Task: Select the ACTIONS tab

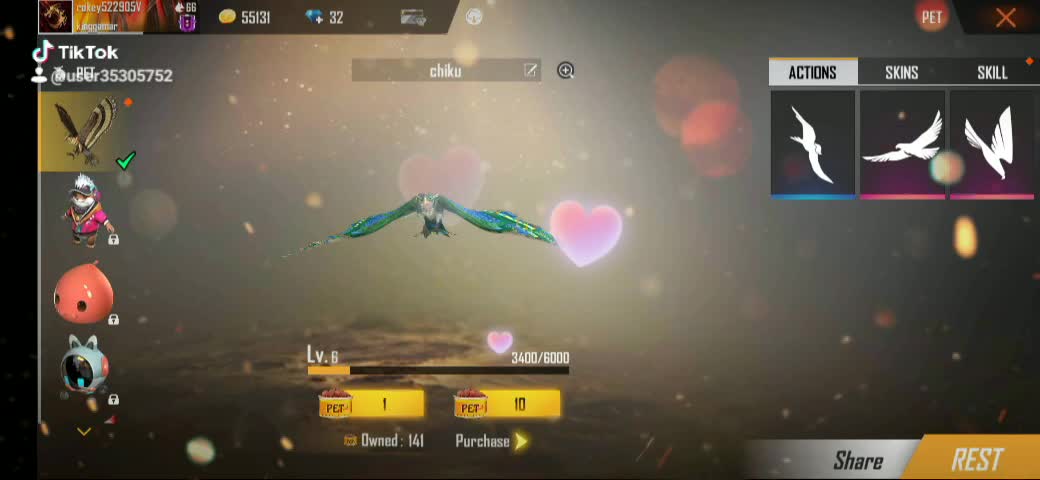Action: (812, 72)
